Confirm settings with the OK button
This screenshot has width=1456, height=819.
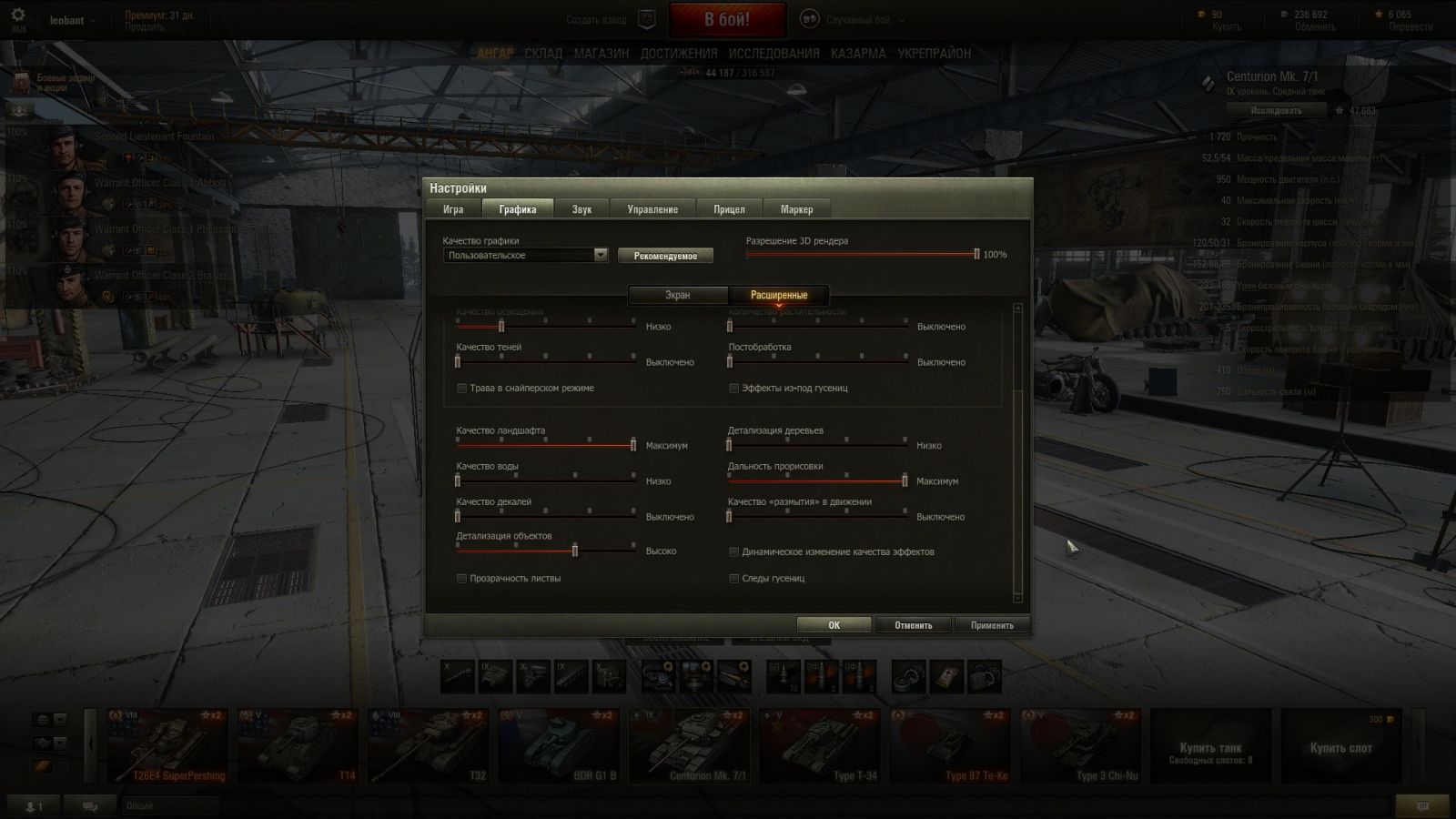(834, 625)
